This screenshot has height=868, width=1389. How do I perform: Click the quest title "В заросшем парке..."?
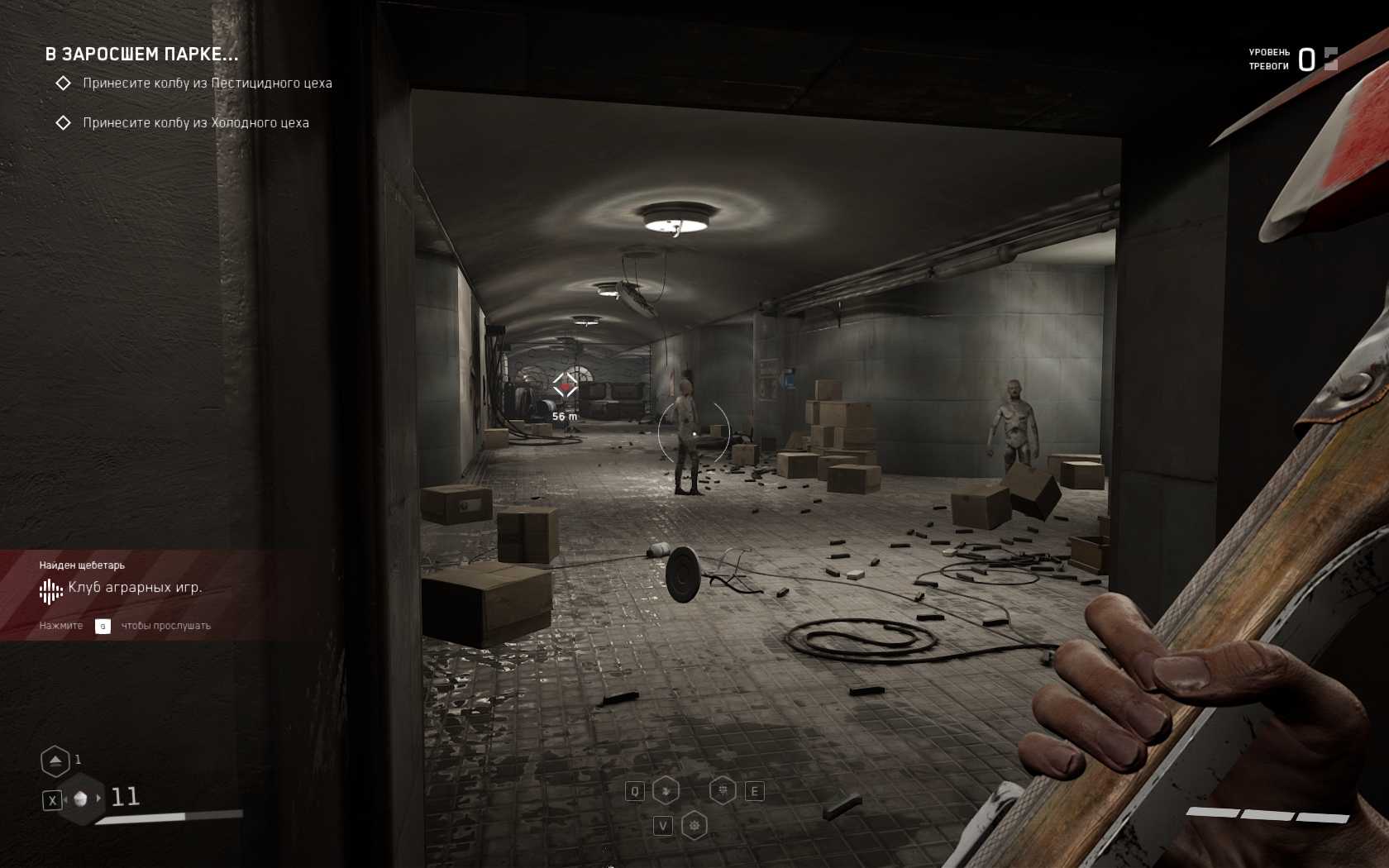point(141,55)
